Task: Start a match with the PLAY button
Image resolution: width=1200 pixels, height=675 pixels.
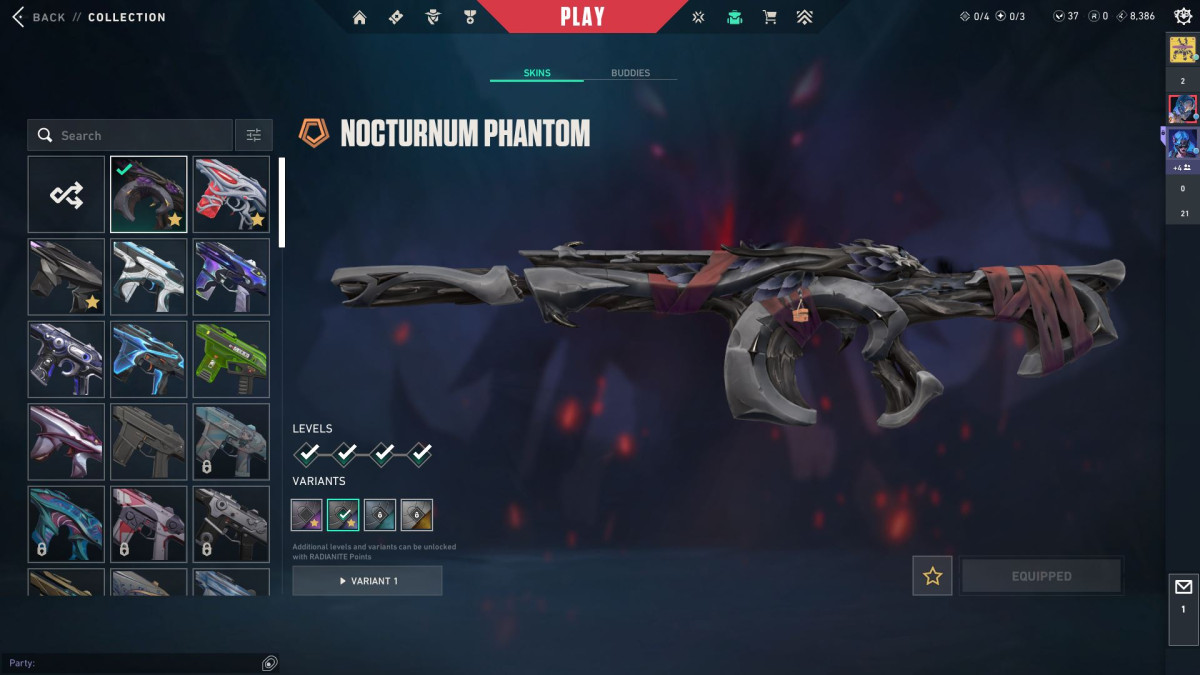Action: pos(582,17)
